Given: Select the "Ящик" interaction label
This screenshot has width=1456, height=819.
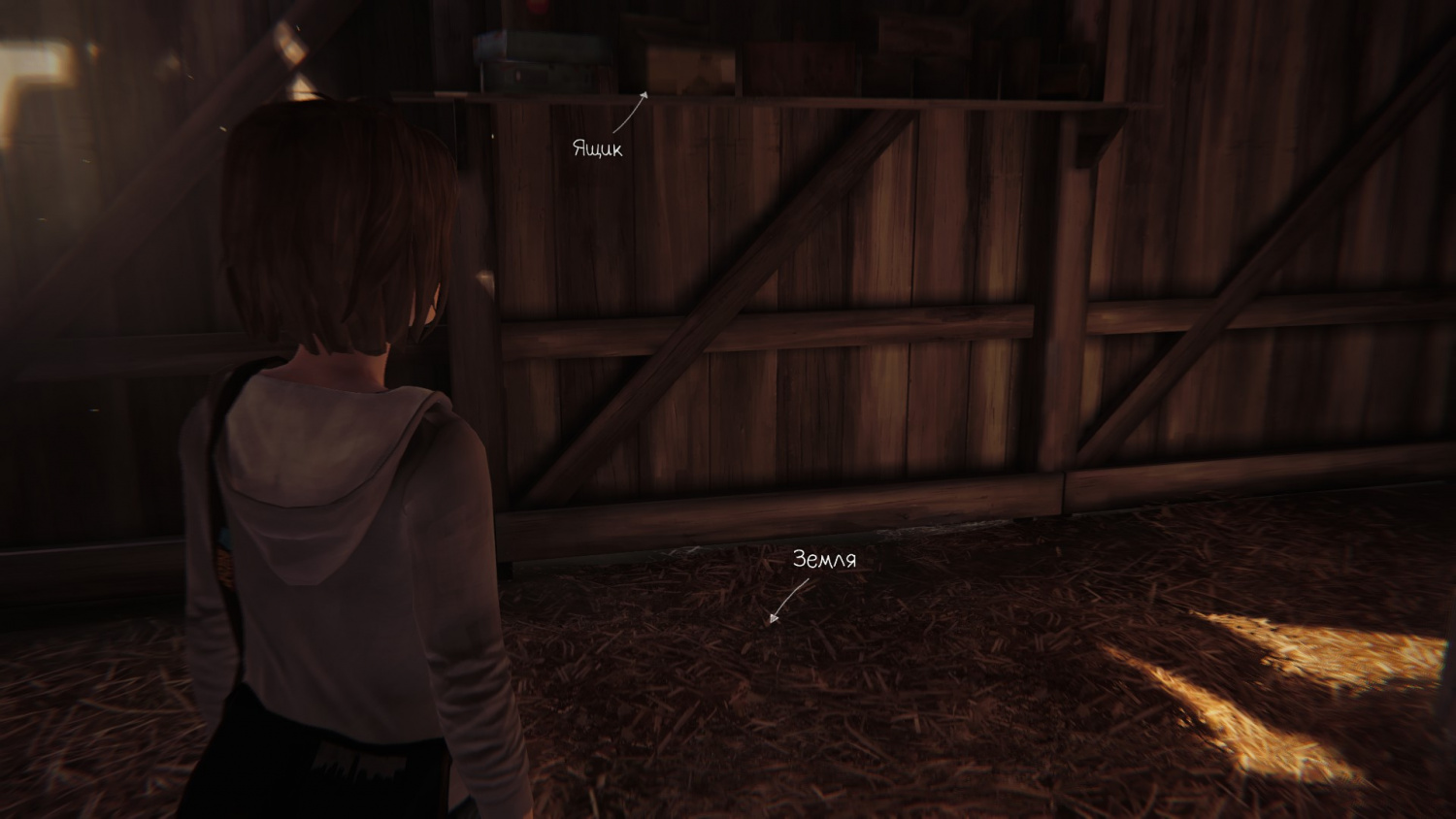Looking at the screenshot, I should (x=597, y=149).
